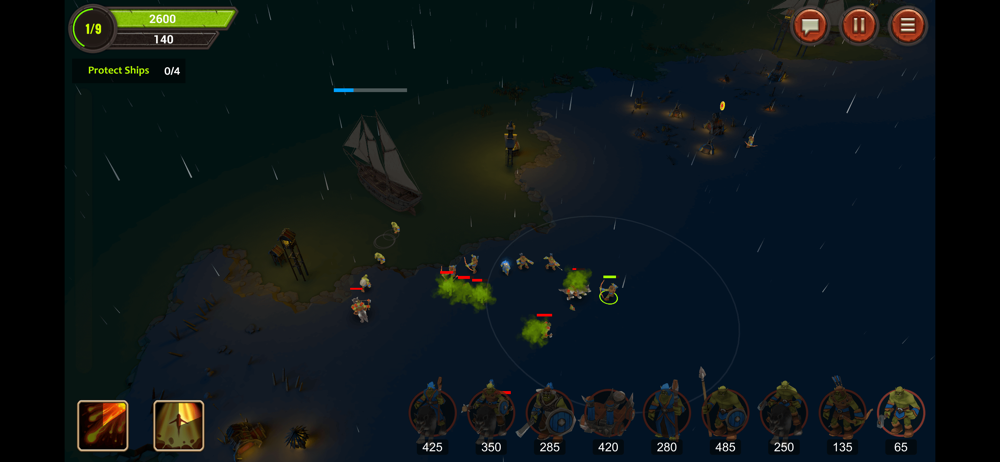Open the hamburger menu
The width and height of the screenshot is (1000, 462).
908,26
